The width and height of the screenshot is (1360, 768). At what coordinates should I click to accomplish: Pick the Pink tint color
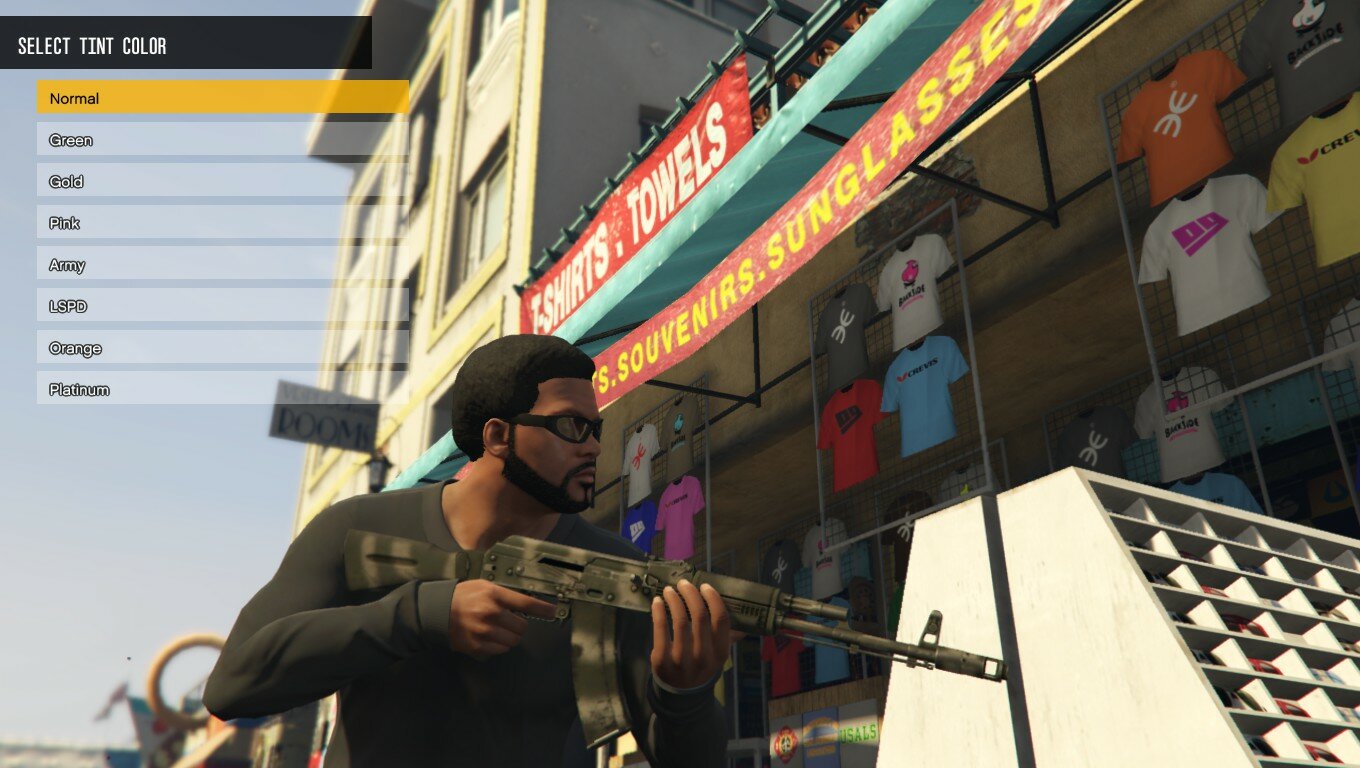pyautogui.click(x=222, y=223)
